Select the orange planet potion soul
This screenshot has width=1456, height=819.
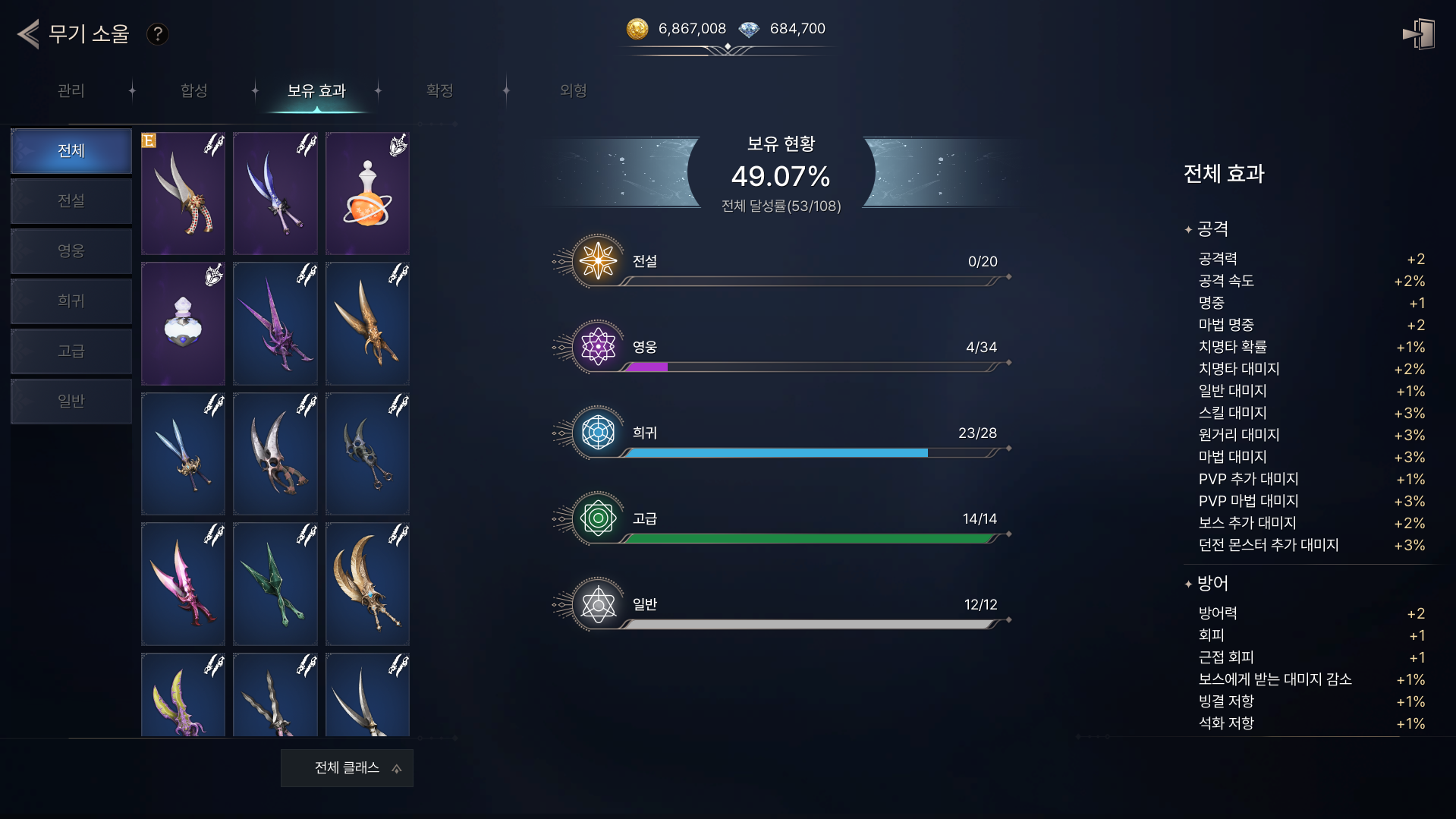click(367, 194)
